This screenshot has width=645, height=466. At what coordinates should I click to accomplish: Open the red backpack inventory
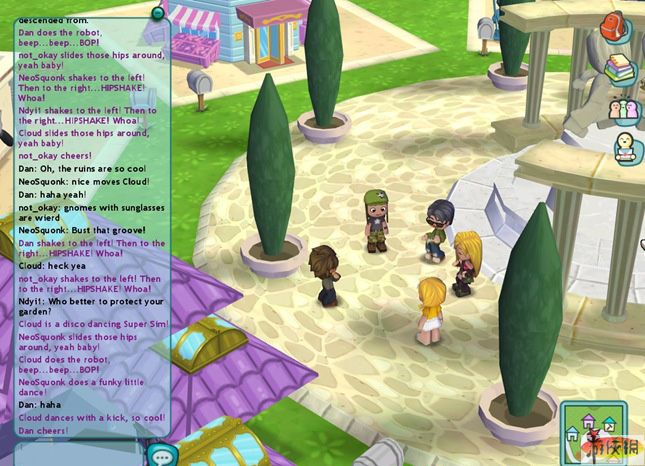click(x=613, y=26)
